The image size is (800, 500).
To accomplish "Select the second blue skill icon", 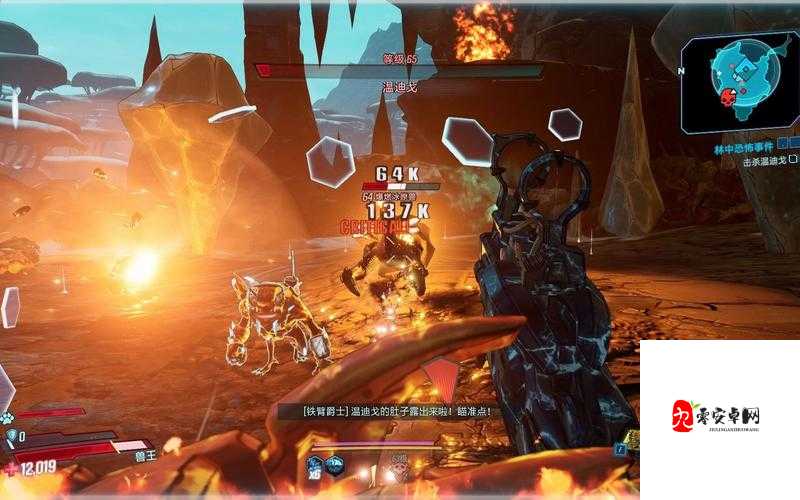I will coord(336,465).
